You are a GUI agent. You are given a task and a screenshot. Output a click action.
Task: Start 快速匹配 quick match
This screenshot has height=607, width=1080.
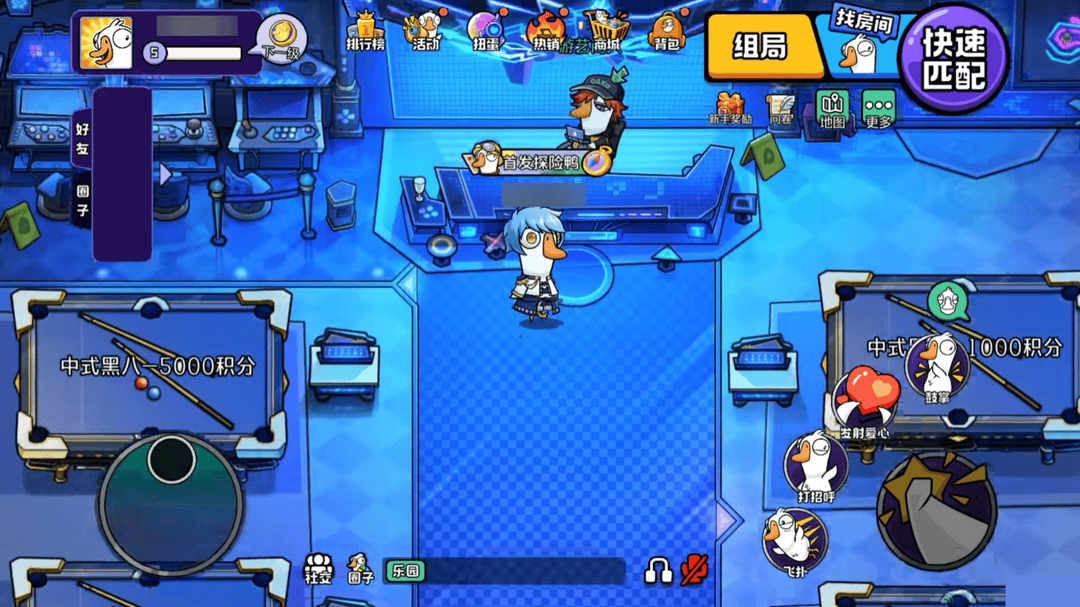[952, 58]
